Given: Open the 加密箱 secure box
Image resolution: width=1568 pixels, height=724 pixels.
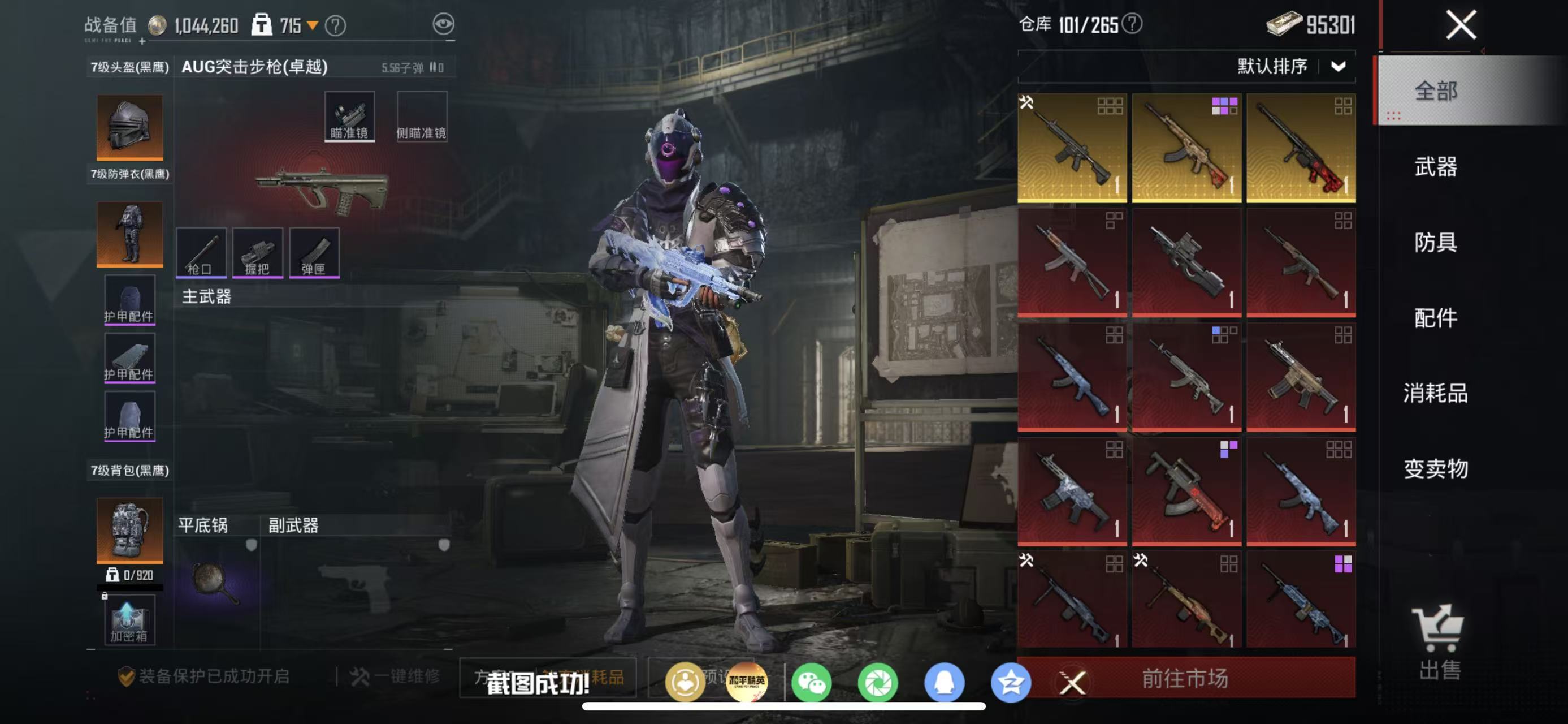Looking at the screenshot, I should (129, 620).
